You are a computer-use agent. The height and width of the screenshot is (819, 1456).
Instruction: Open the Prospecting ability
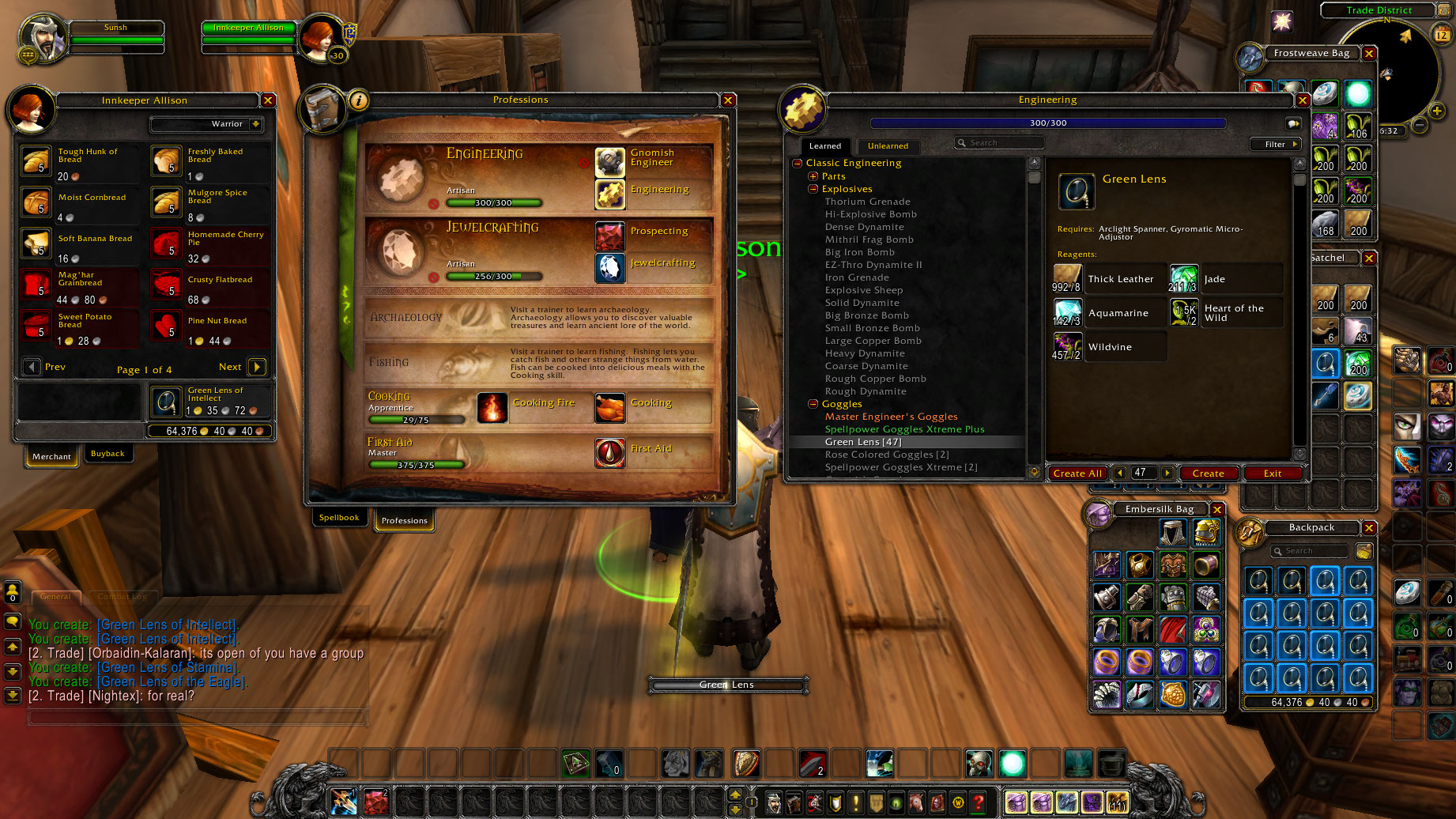610,235
